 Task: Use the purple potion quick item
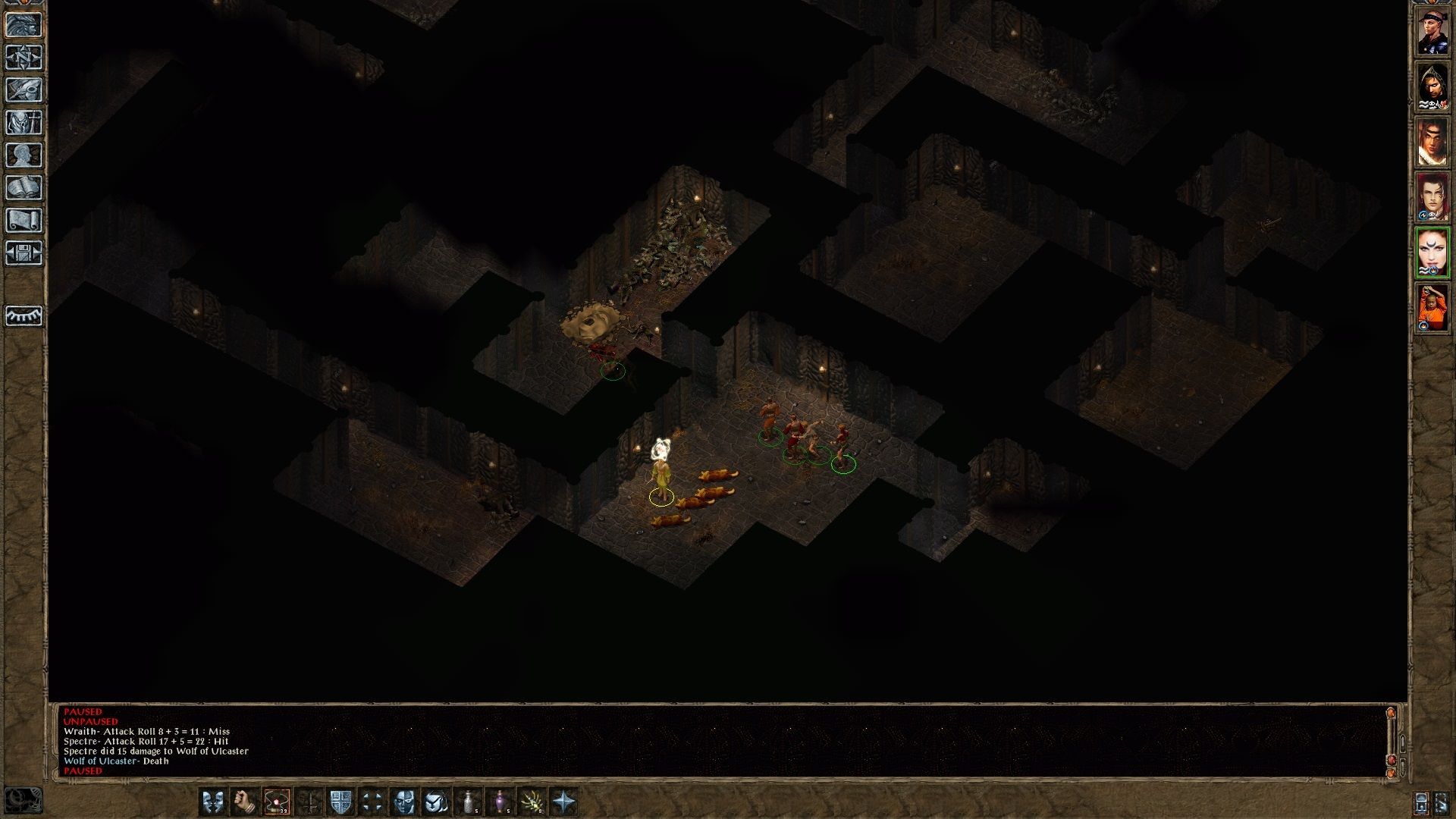(500, 802)
